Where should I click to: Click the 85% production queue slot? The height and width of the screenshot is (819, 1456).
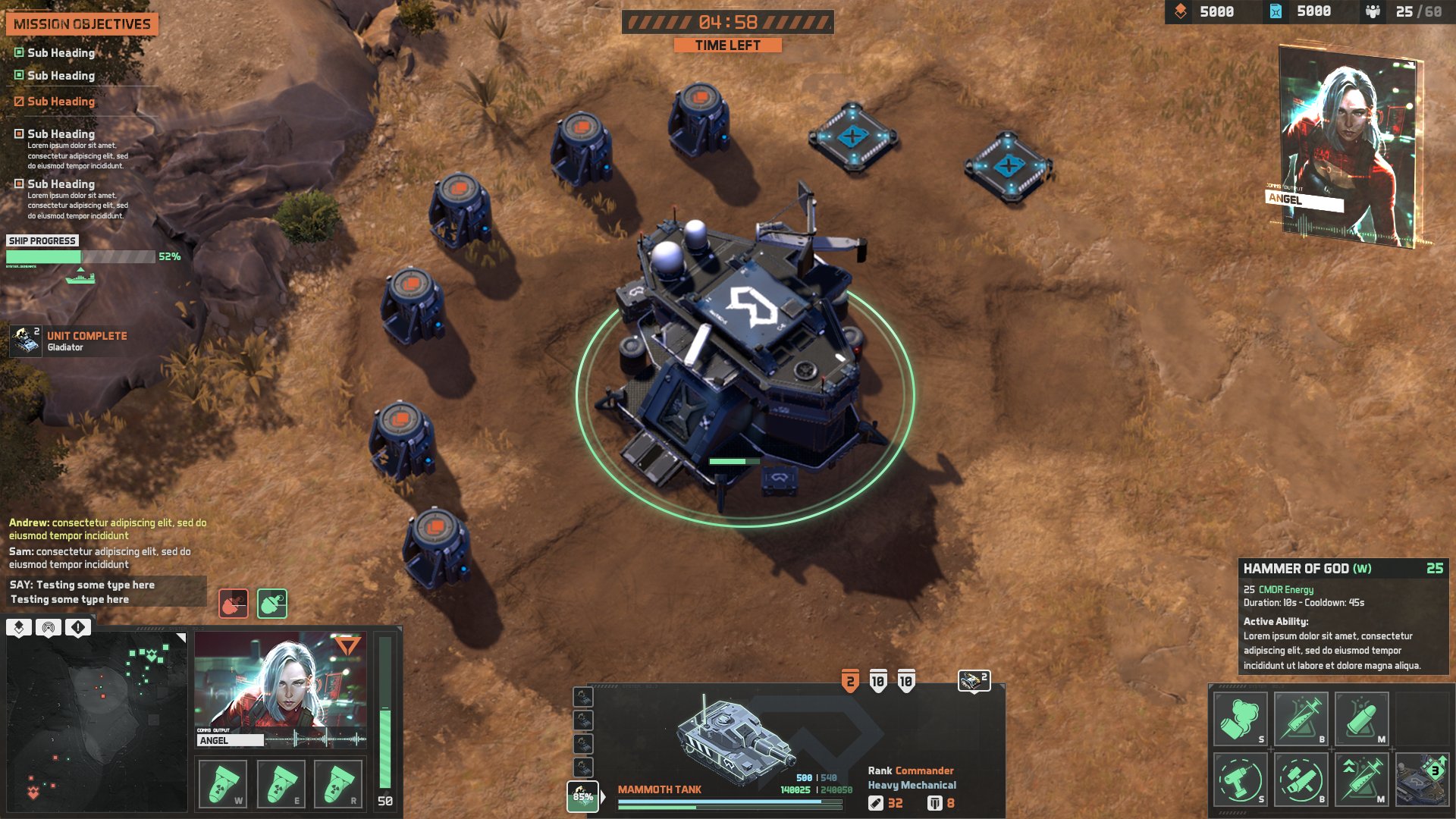582,796
